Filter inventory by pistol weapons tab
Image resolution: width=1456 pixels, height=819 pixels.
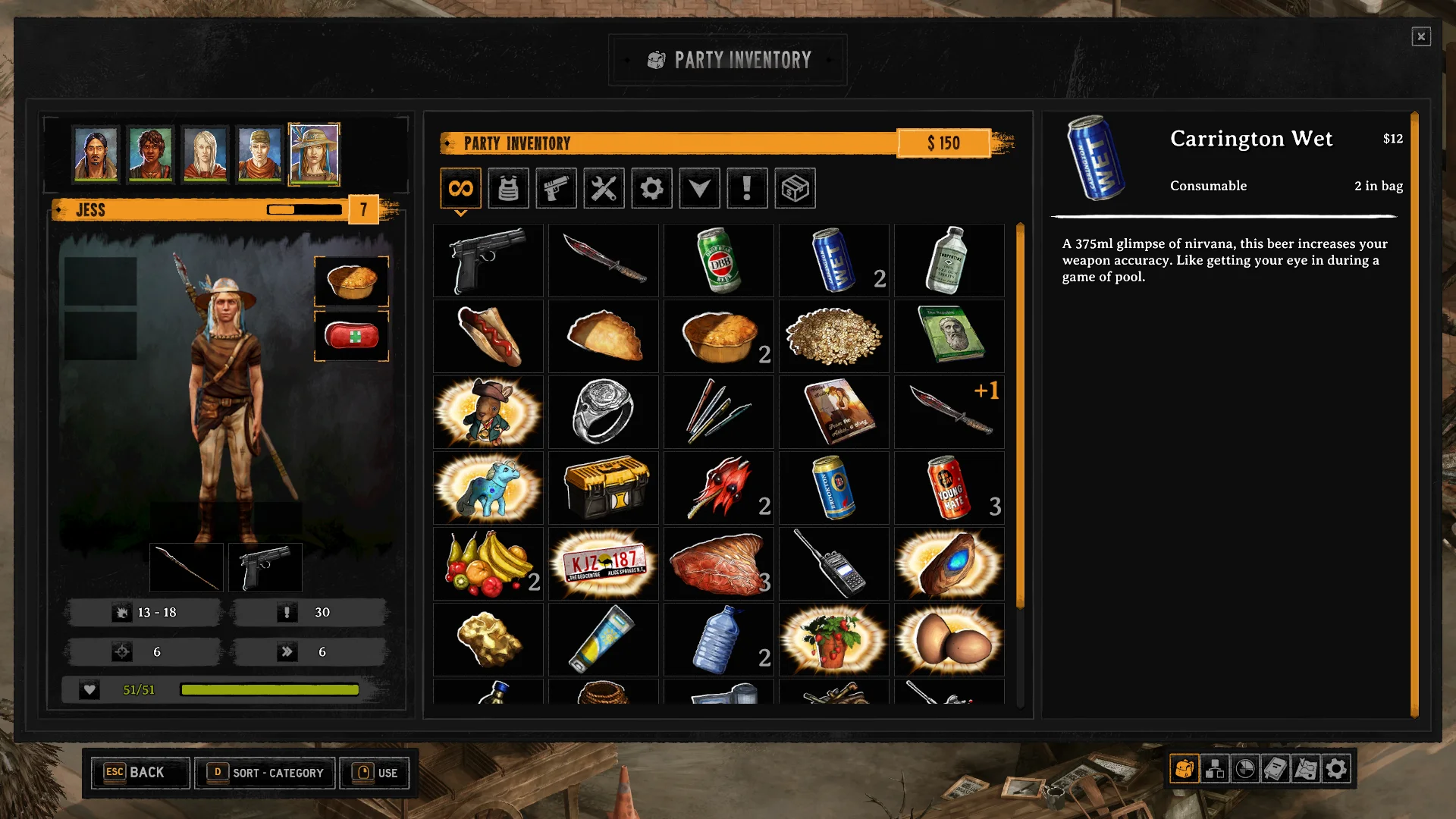pos(556,188)
